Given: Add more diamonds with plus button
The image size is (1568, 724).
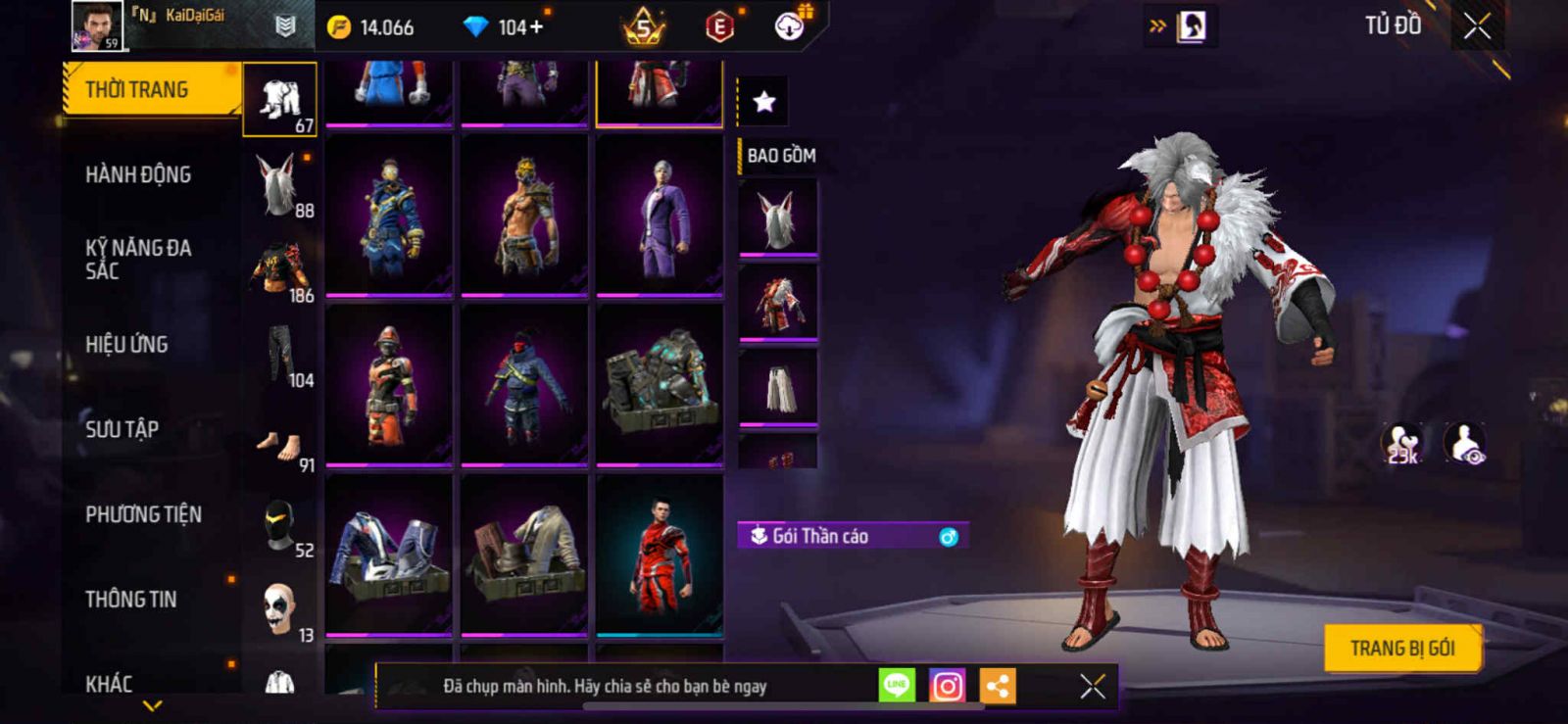Looking at the screenshot, I should click(535, 27).
